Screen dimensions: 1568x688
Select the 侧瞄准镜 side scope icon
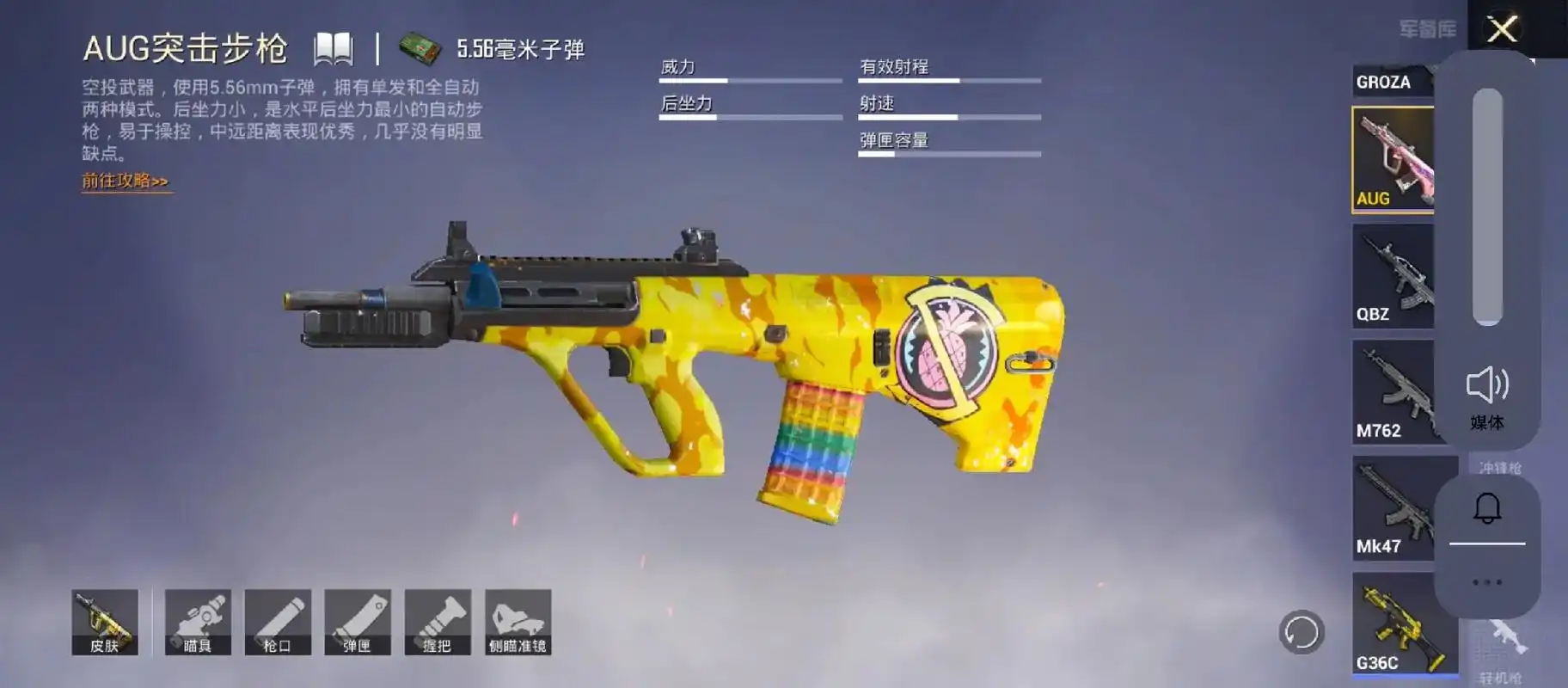coord(518,622)
